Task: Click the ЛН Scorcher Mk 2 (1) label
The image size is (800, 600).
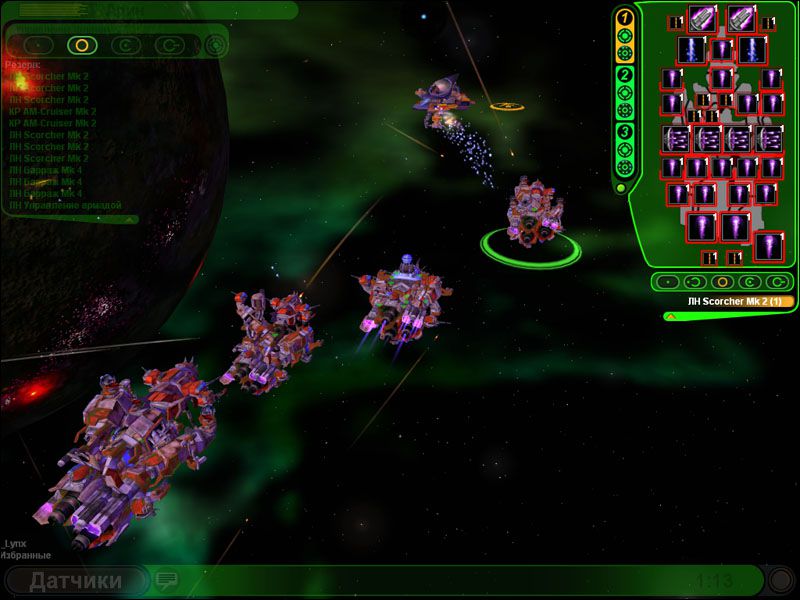Action: point(731,300)
